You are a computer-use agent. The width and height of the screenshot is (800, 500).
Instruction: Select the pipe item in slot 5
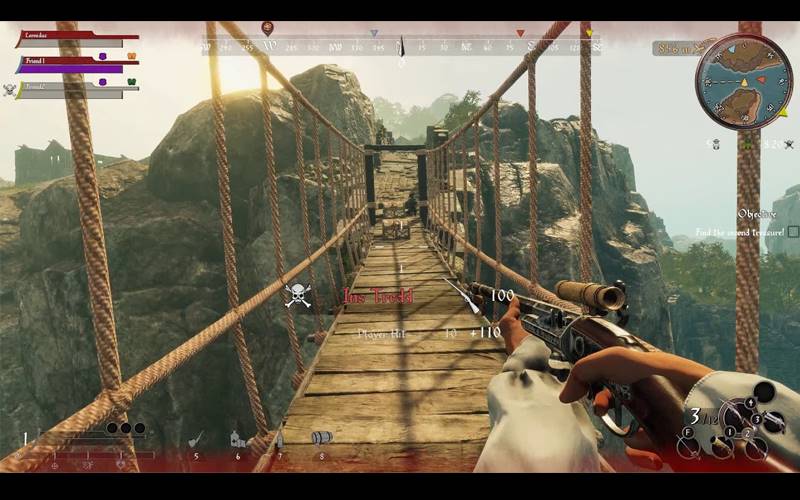click(x=196, y=439)
